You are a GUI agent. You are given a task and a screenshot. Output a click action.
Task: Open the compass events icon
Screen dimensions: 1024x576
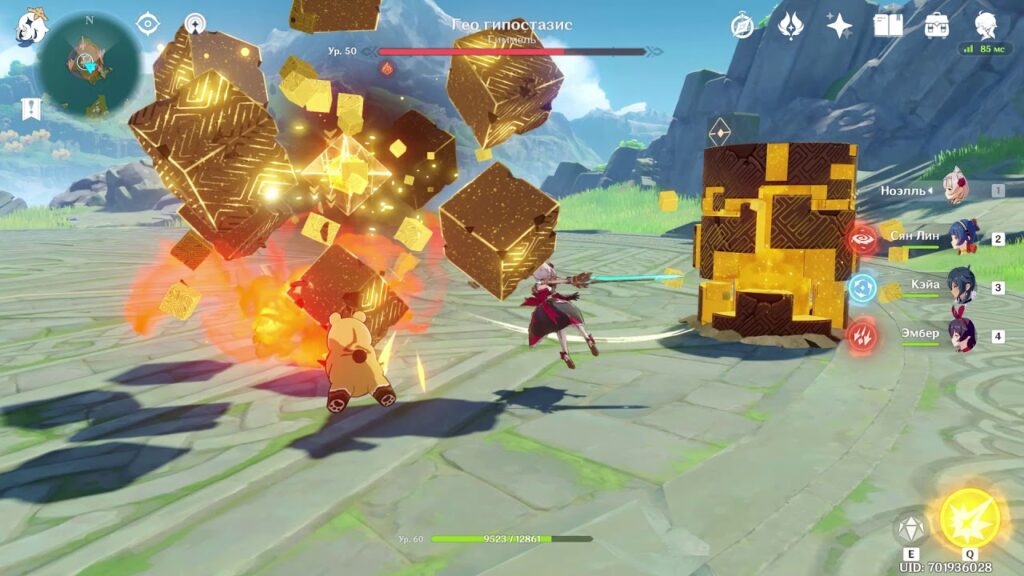tap(742, 25)
